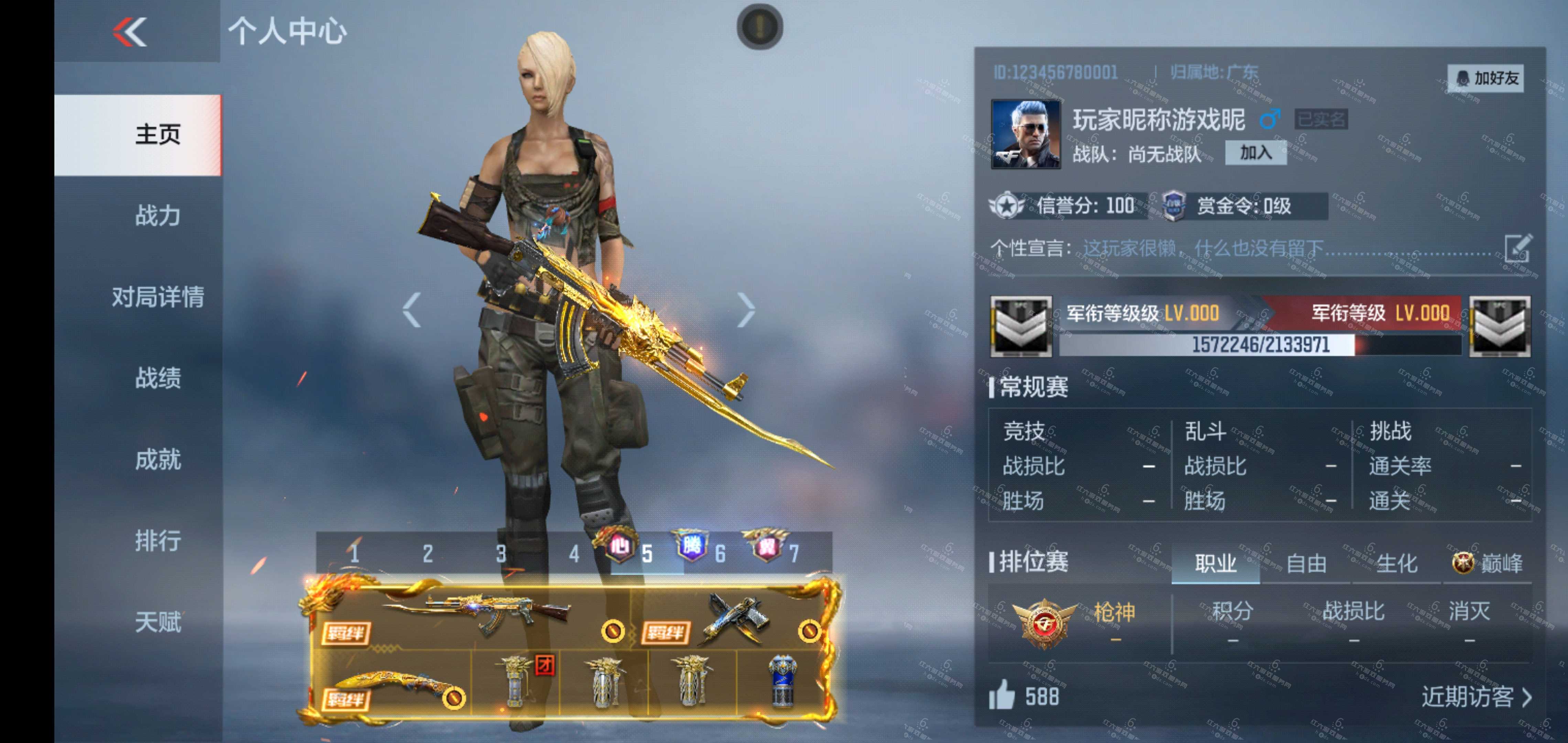Go back using the double-arrow button
The image size is (1568, 743).
click(x=130, y=32)
